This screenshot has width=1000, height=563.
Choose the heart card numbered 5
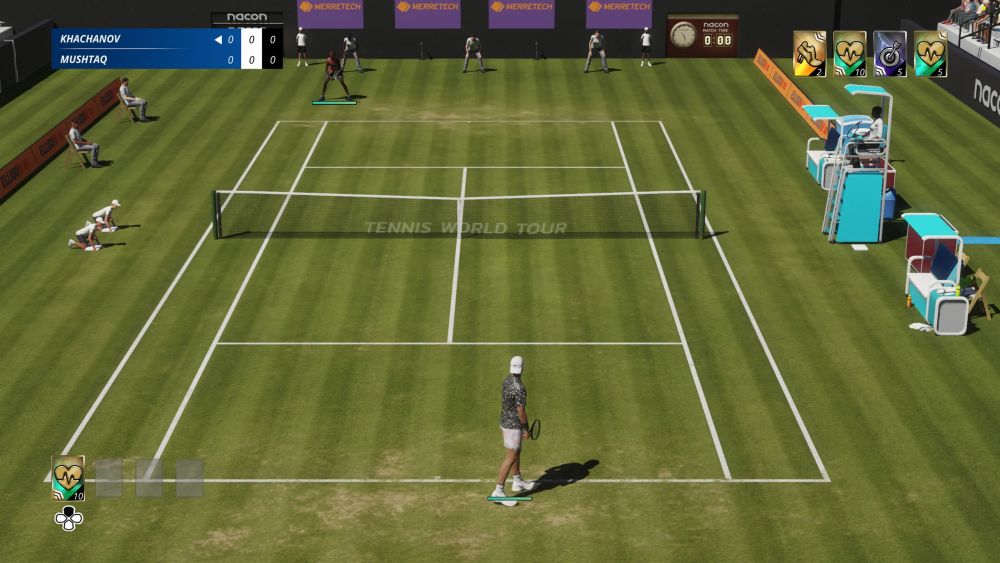tap(930, 53)
